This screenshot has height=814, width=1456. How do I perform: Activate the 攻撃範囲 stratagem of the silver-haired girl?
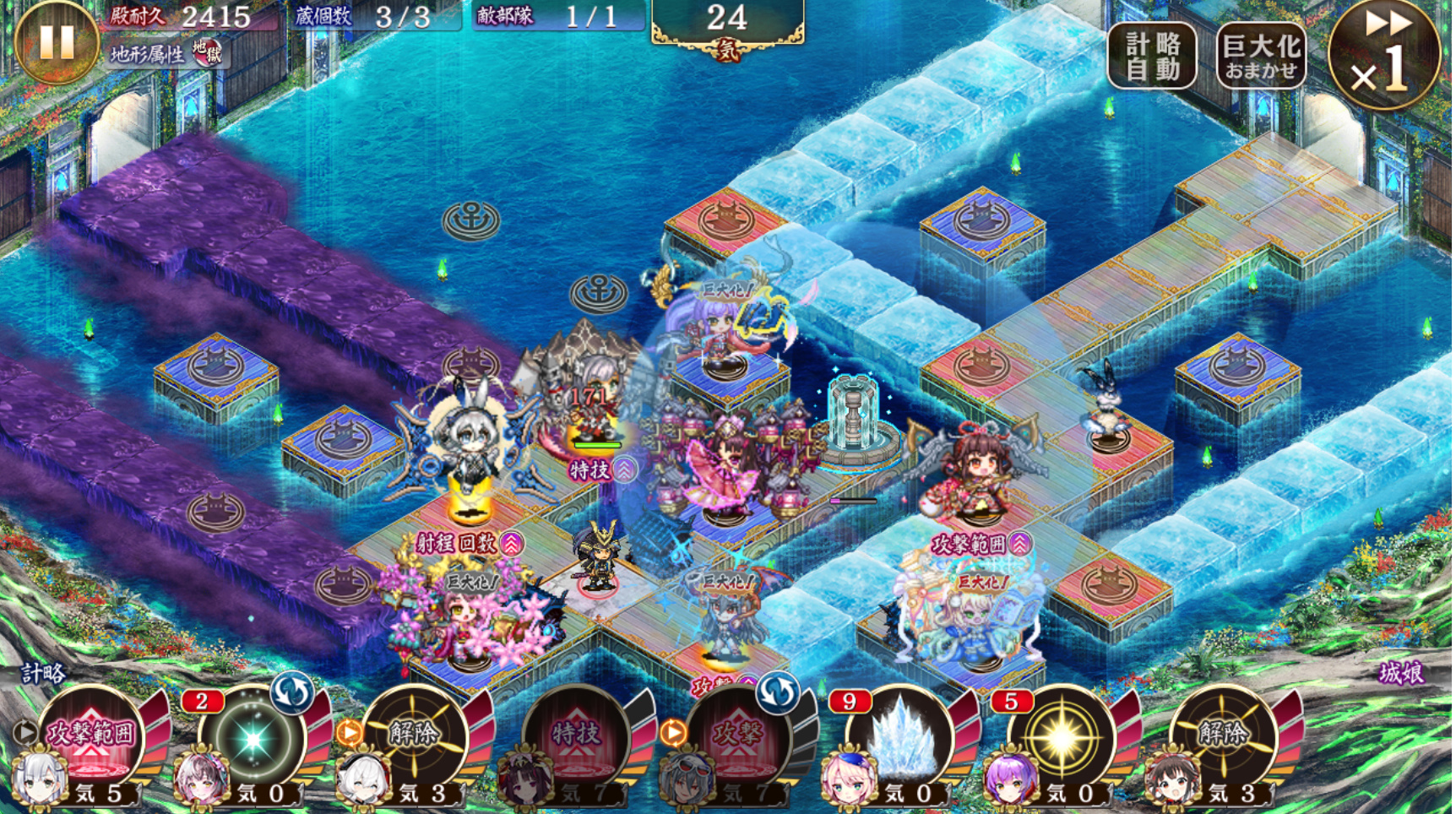(91, 733)
